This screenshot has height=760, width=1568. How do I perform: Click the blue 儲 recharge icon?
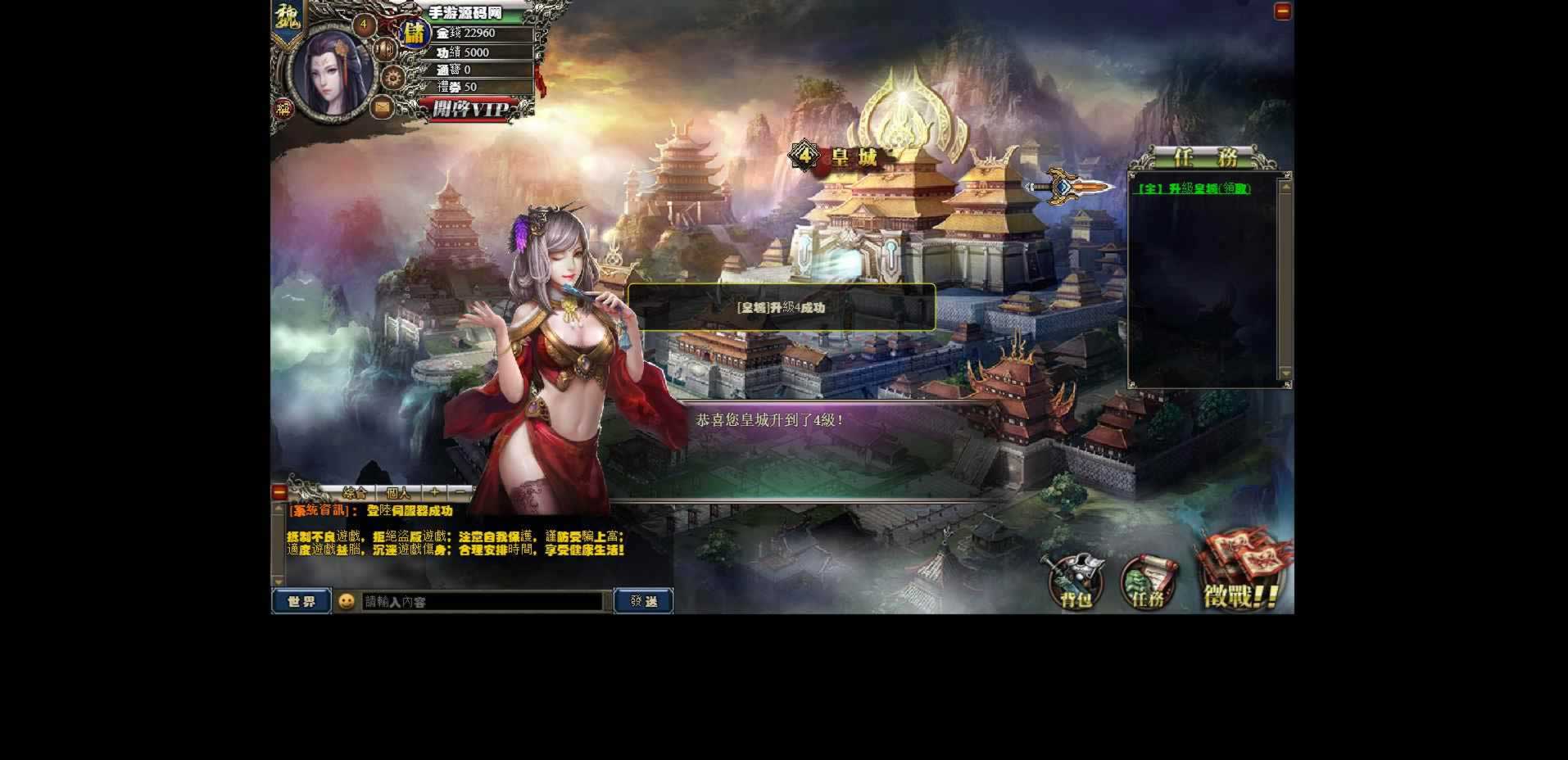pos(415,34)
